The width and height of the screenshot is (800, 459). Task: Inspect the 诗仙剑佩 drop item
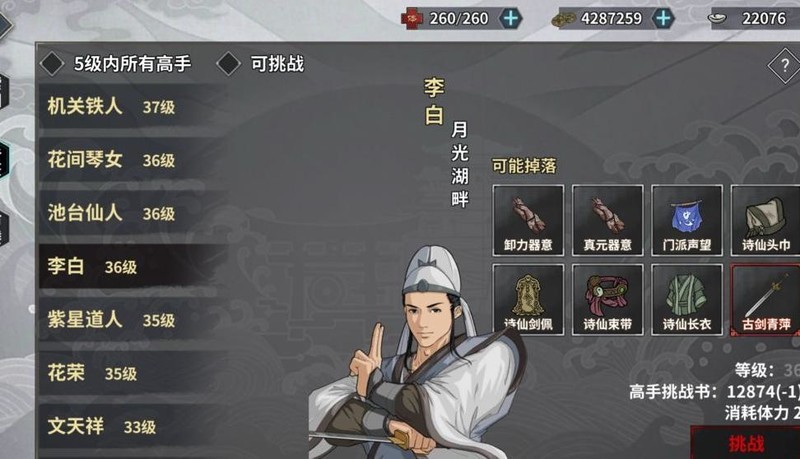527,299
